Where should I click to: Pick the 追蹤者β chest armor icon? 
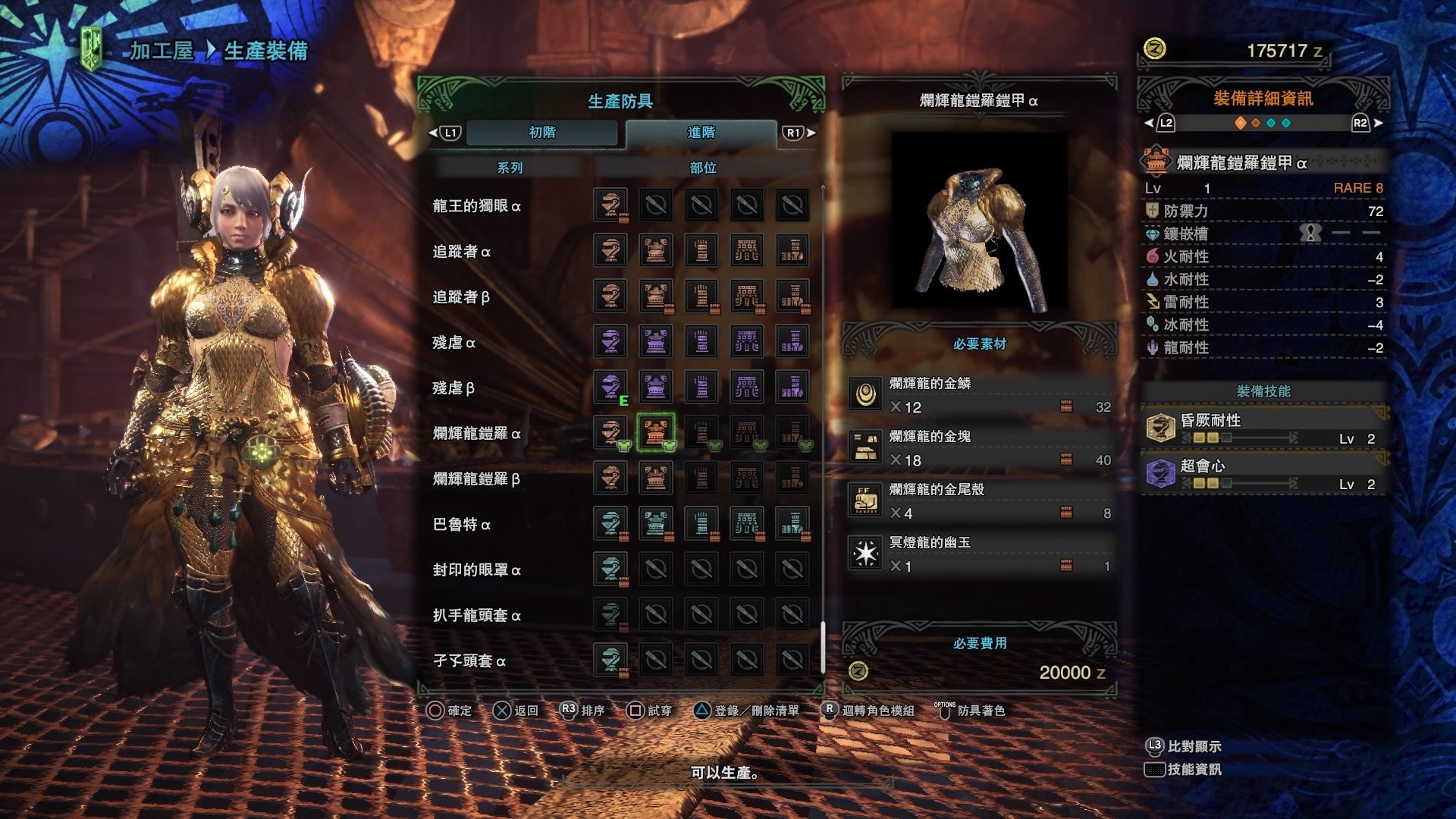(656, 296)
